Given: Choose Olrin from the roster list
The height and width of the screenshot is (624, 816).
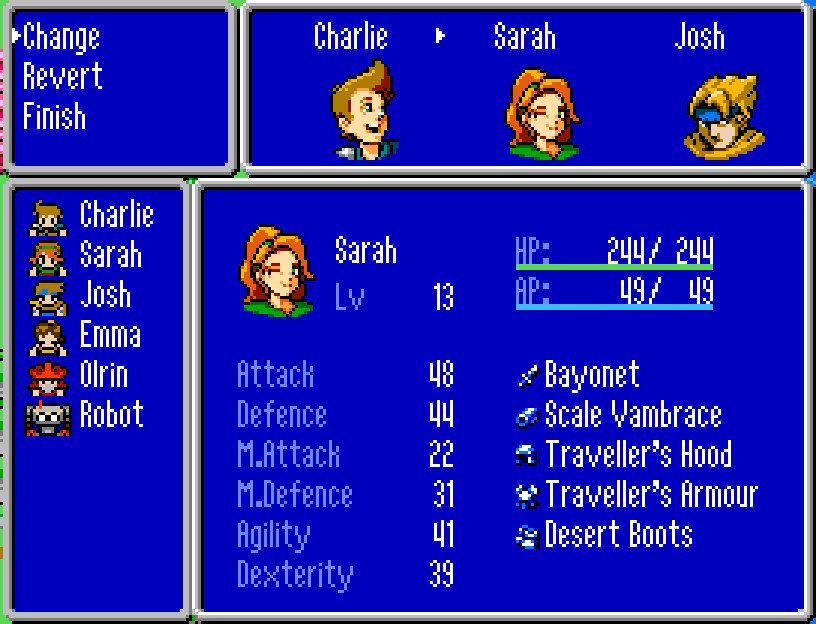Looking at the screenshot, I should coord(103,375).
